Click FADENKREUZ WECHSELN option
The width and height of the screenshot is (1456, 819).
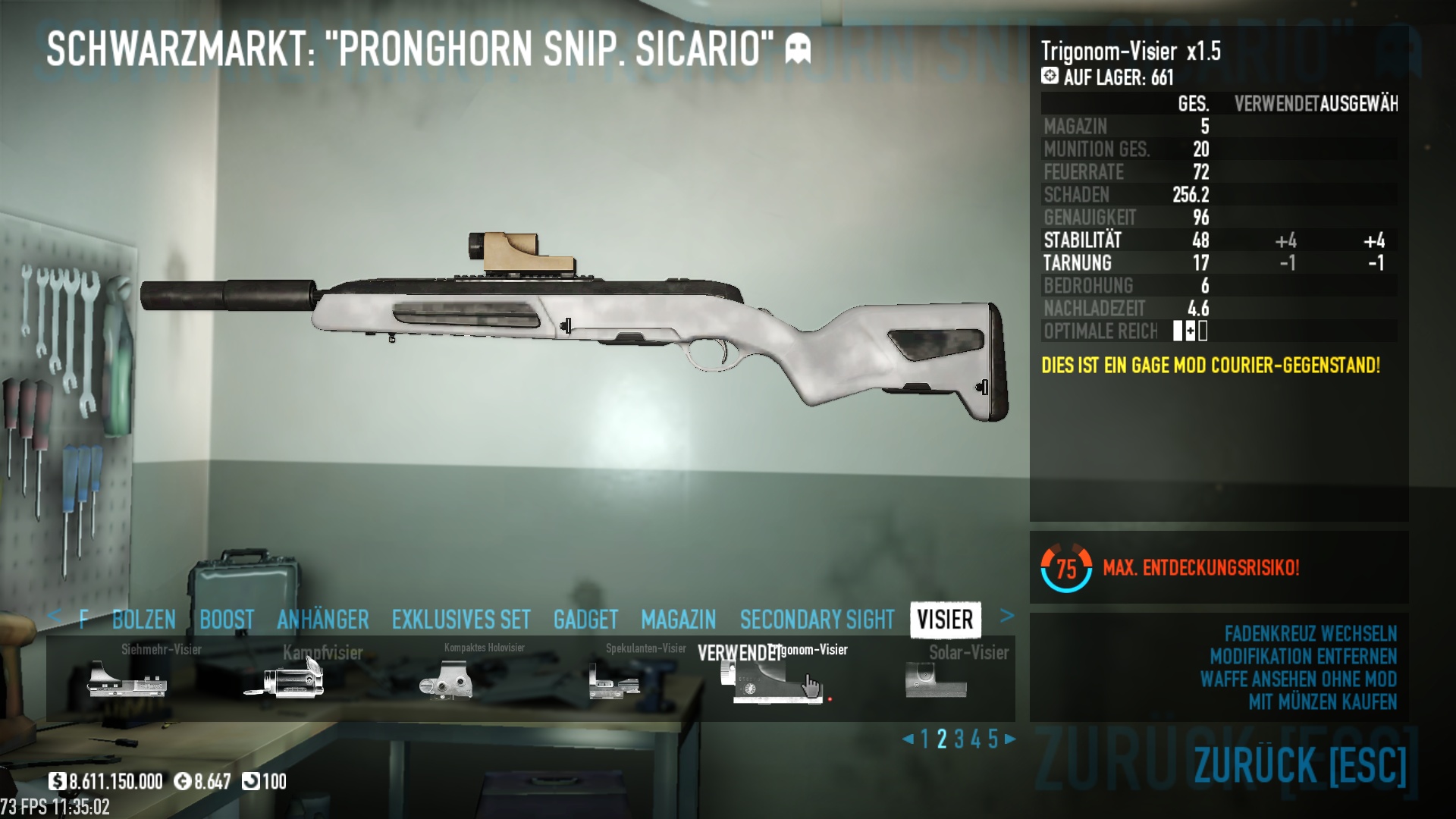(x=1310, y=634)
